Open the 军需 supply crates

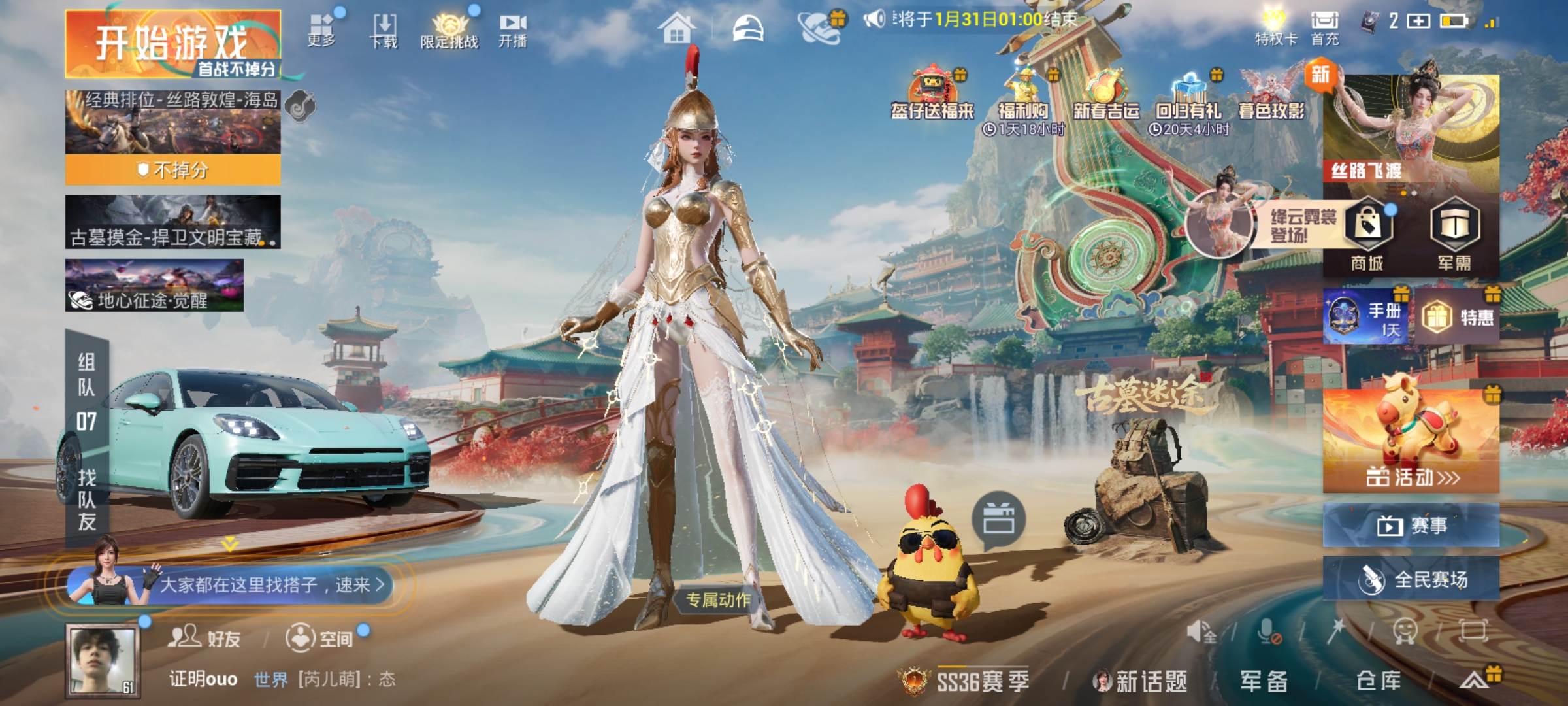1454,235
